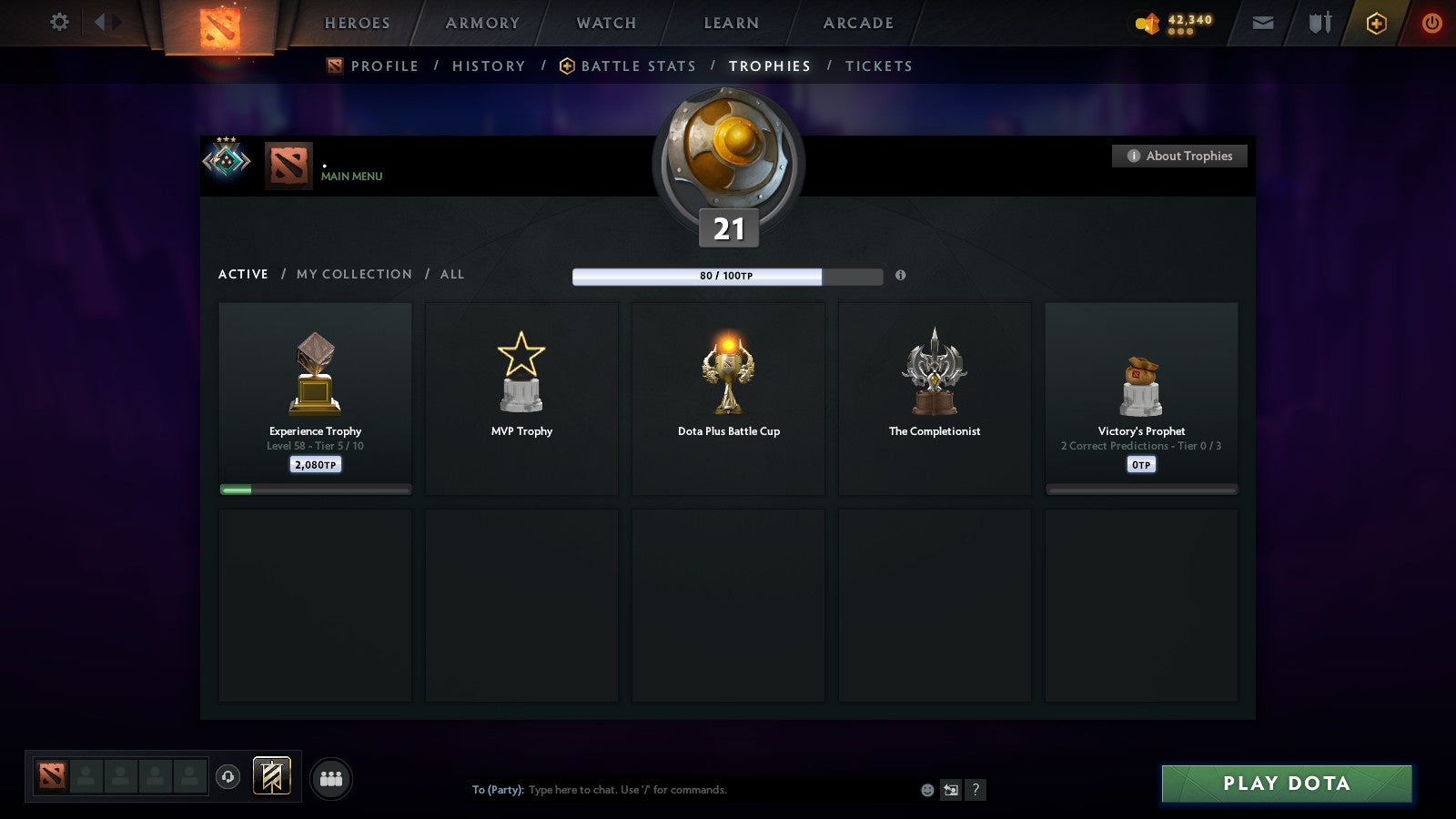This screenshot has height=819, width=1456.
Task: Open the mail/notifications envelope icon
Action: pos(1263,23)
